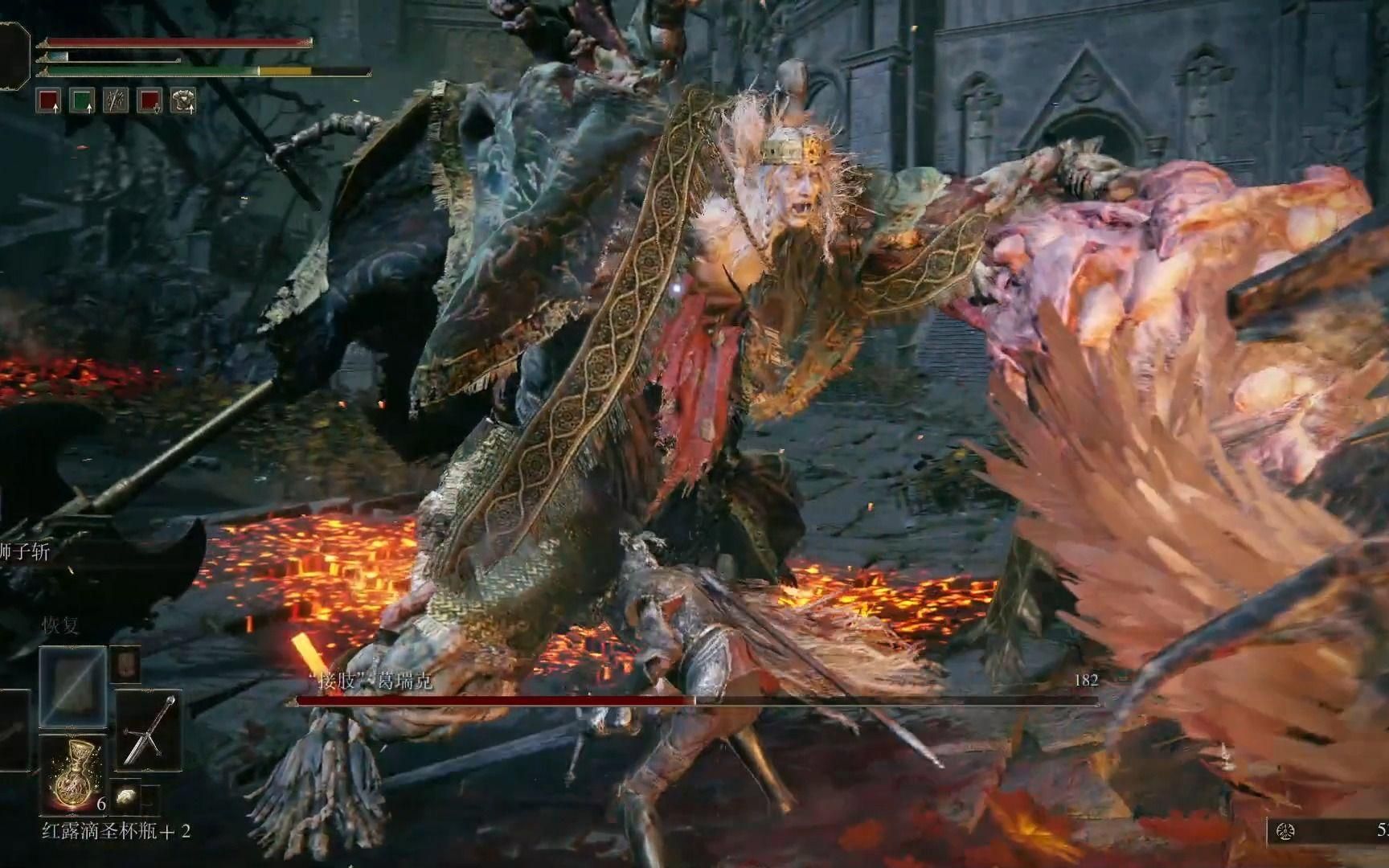The image size is (1389, 868).
Task: Select the highlighted spell slot above the flask
Action: 72,686
